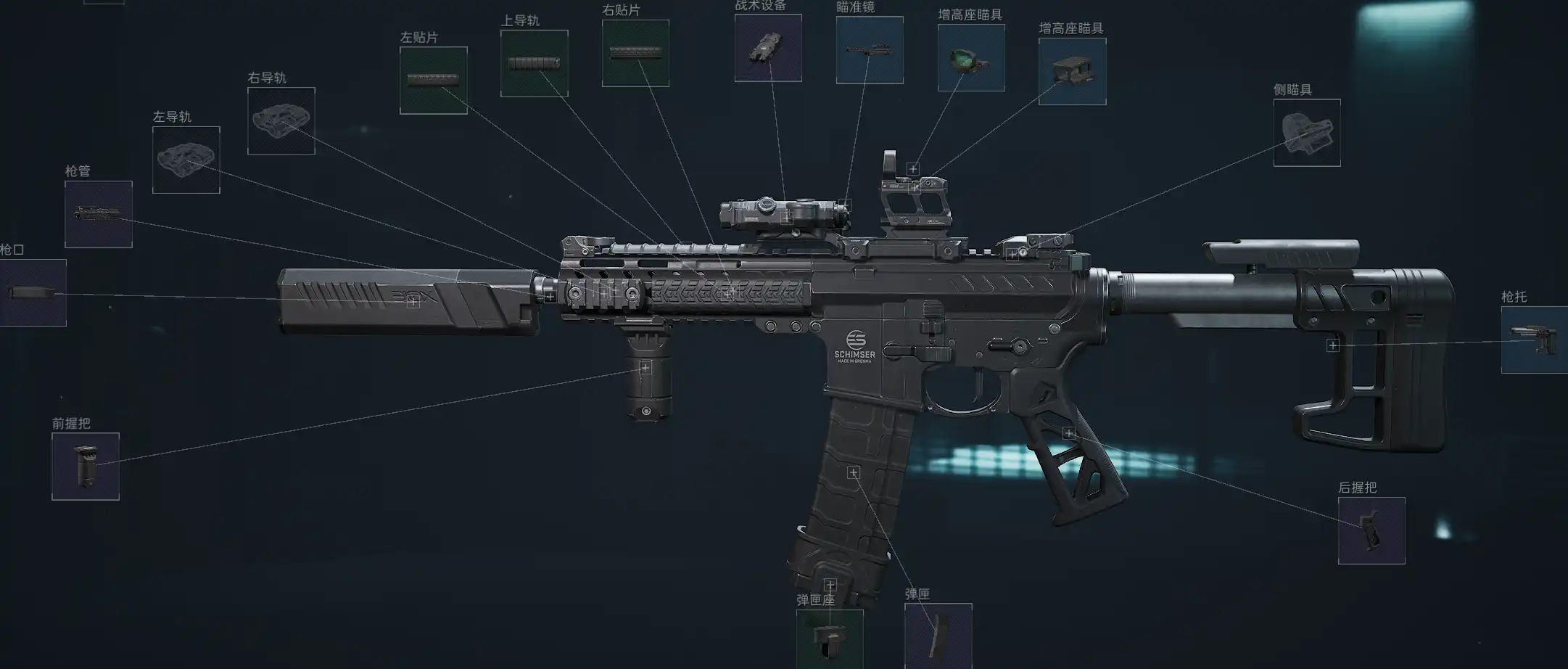Choose the 左导轨 left rail slot
This screenshot has width=1568, height=669.
(x=186, y=160)
